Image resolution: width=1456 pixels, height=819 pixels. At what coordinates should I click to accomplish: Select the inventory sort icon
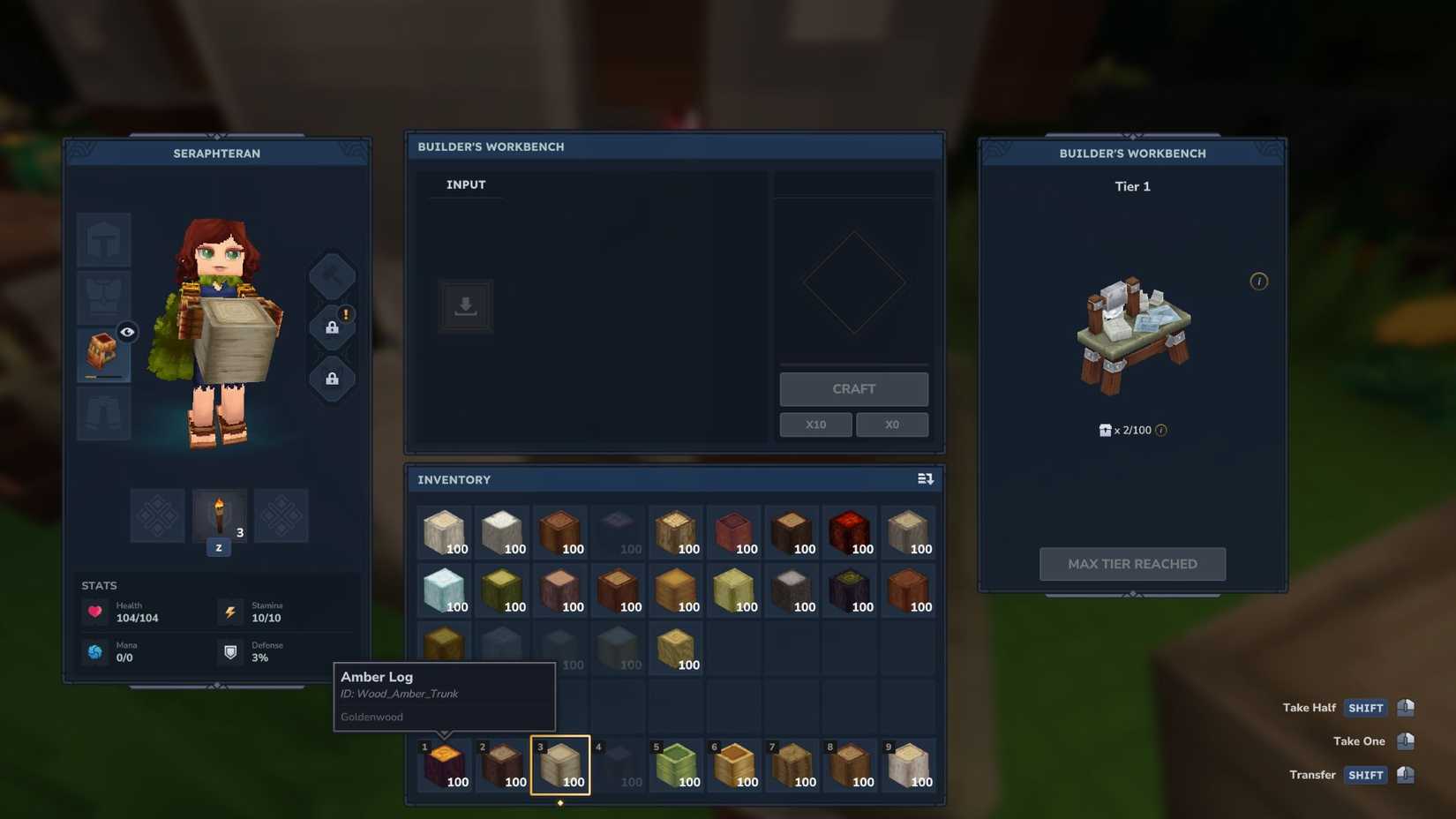click(x=926, y=478)
